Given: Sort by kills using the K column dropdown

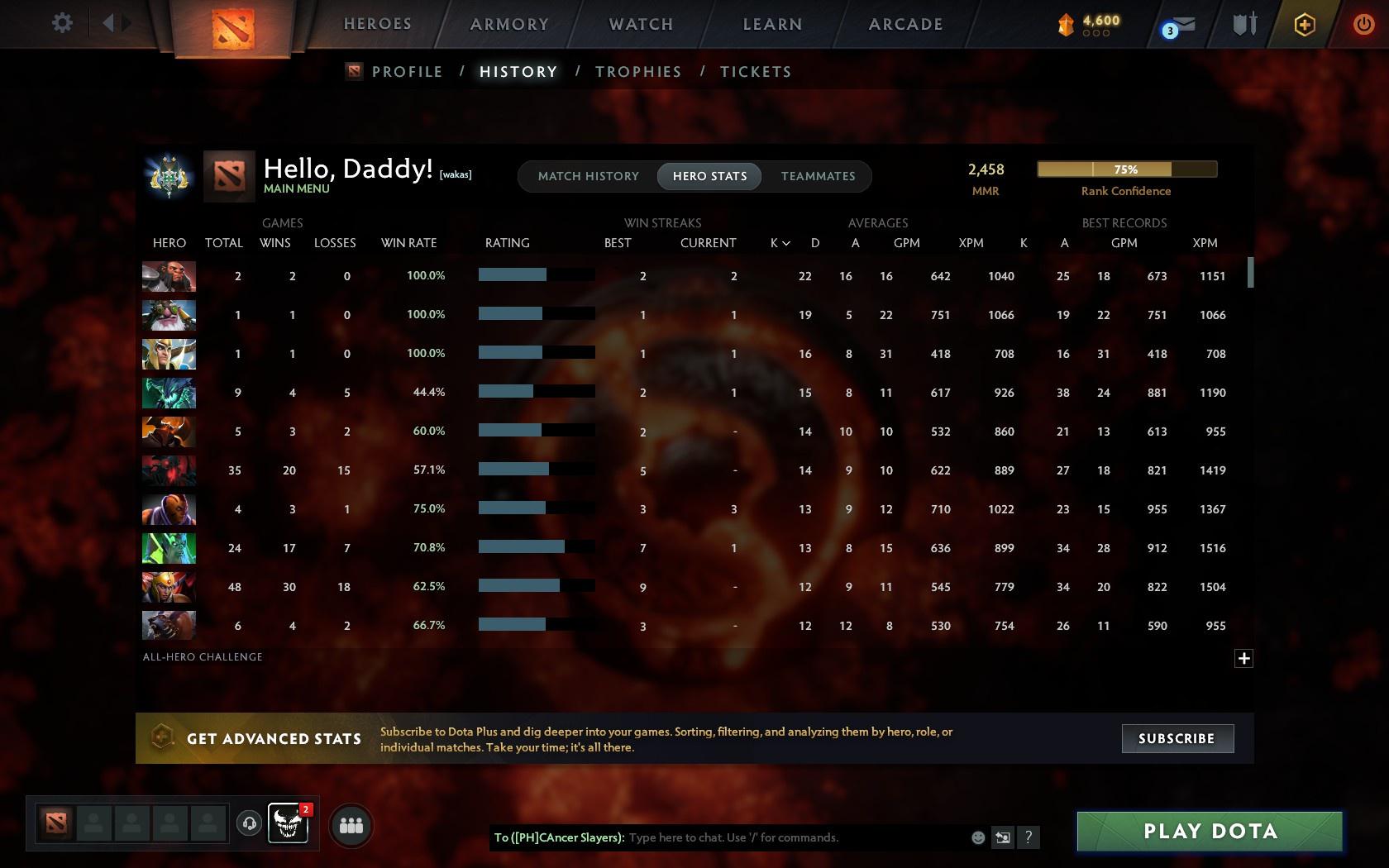Looking at the screenshot, I should [778, 243].
